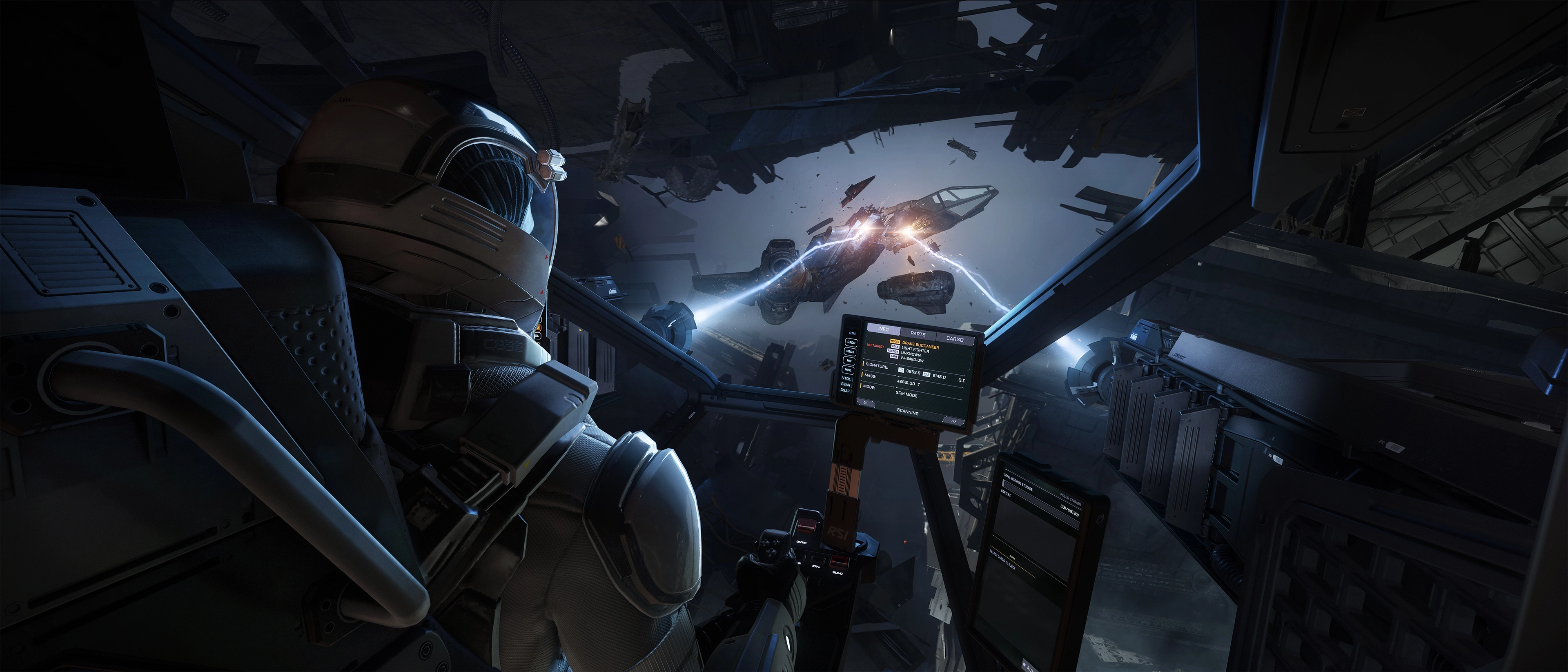The image size is (1568, 672).
Task: Go to previous page with left arrows
Action: click(865, 403)
